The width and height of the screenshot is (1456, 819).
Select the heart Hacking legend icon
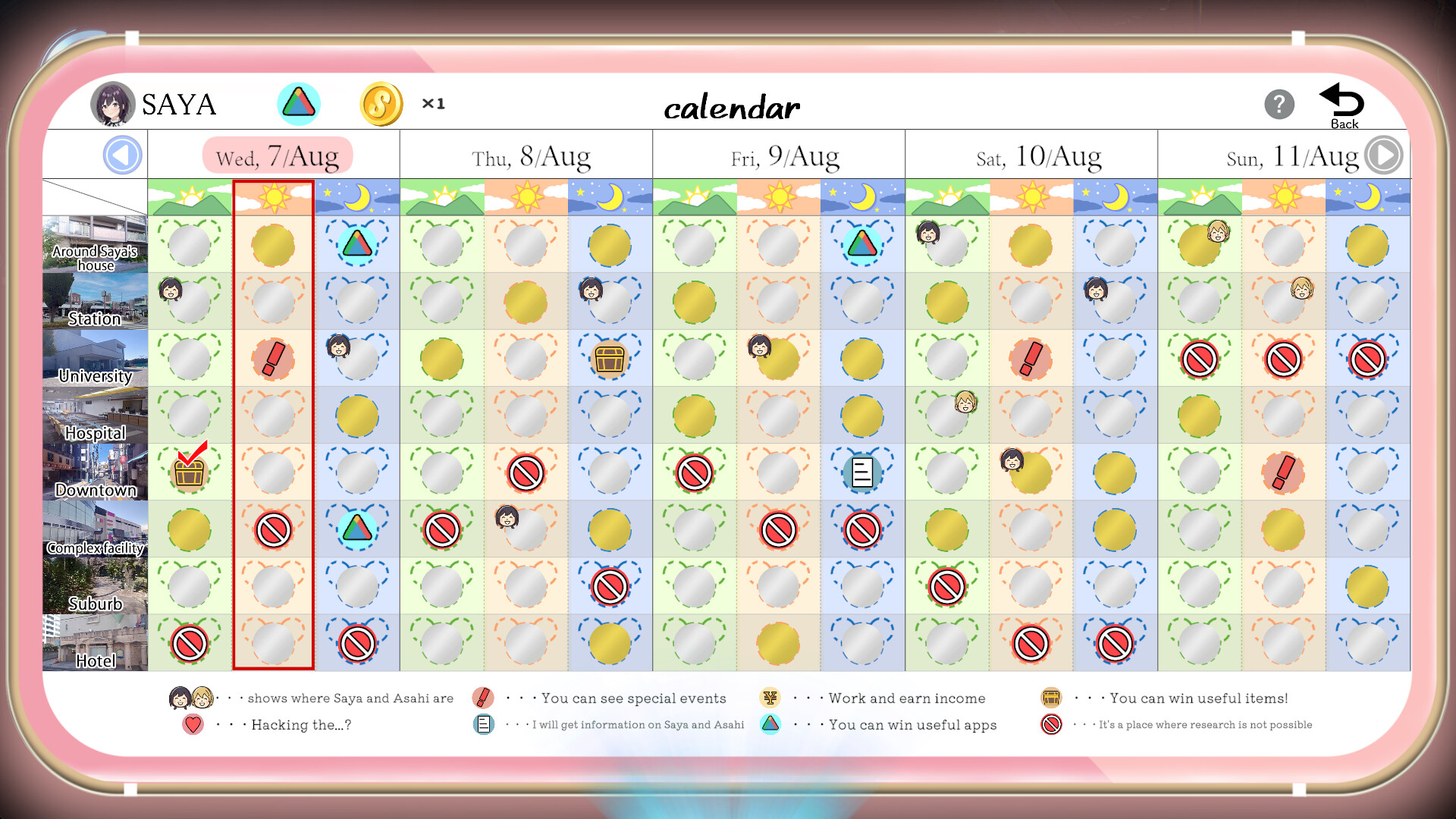coord(191,724)
